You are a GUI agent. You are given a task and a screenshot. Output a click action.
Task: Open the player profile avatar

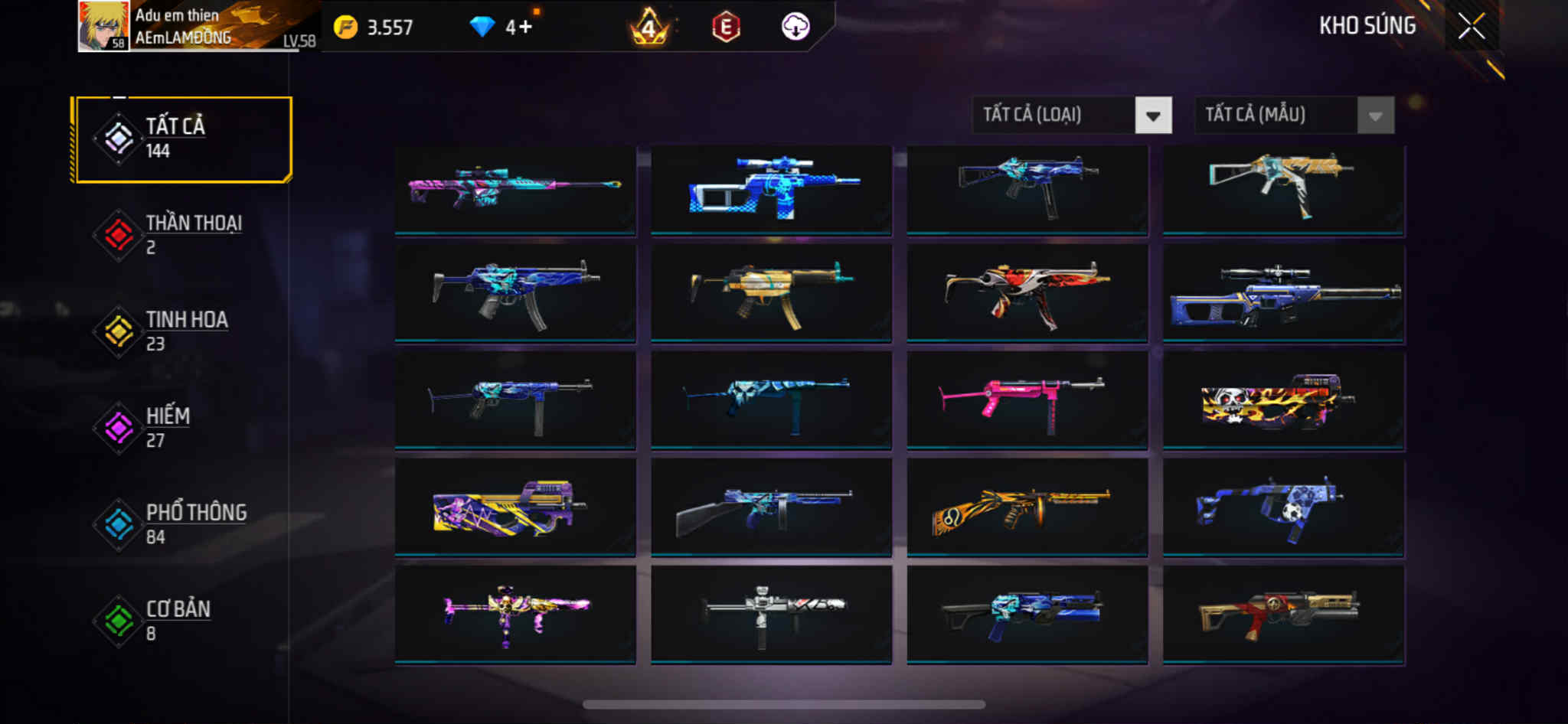(103, 26)
